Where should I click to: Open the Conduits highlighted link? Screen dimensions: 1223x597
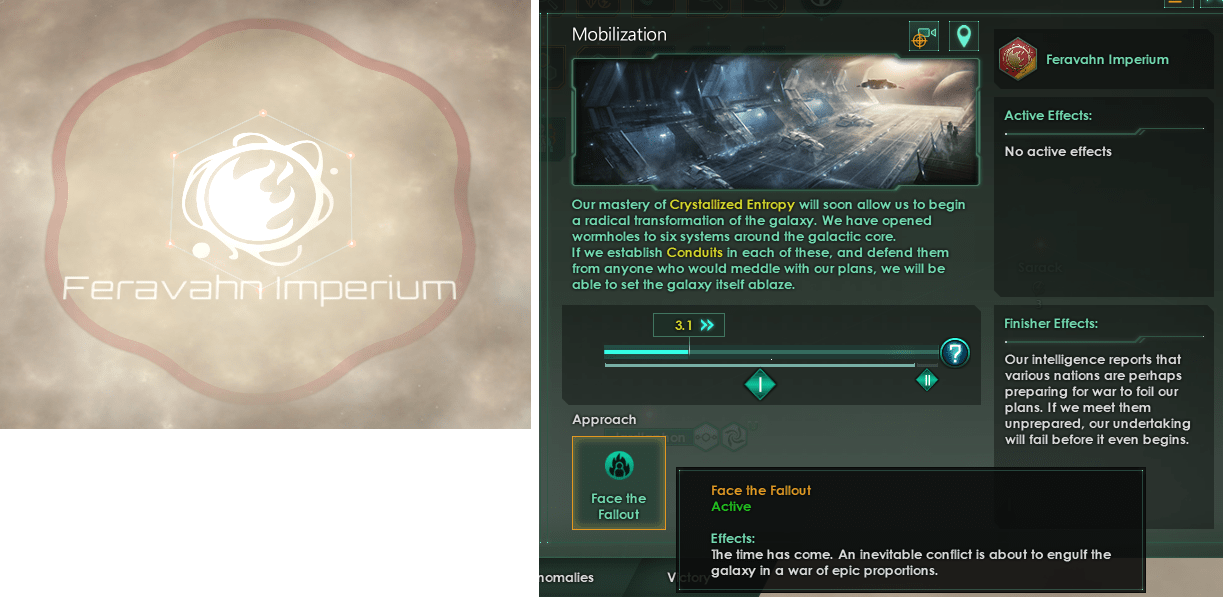click(694, 253)
